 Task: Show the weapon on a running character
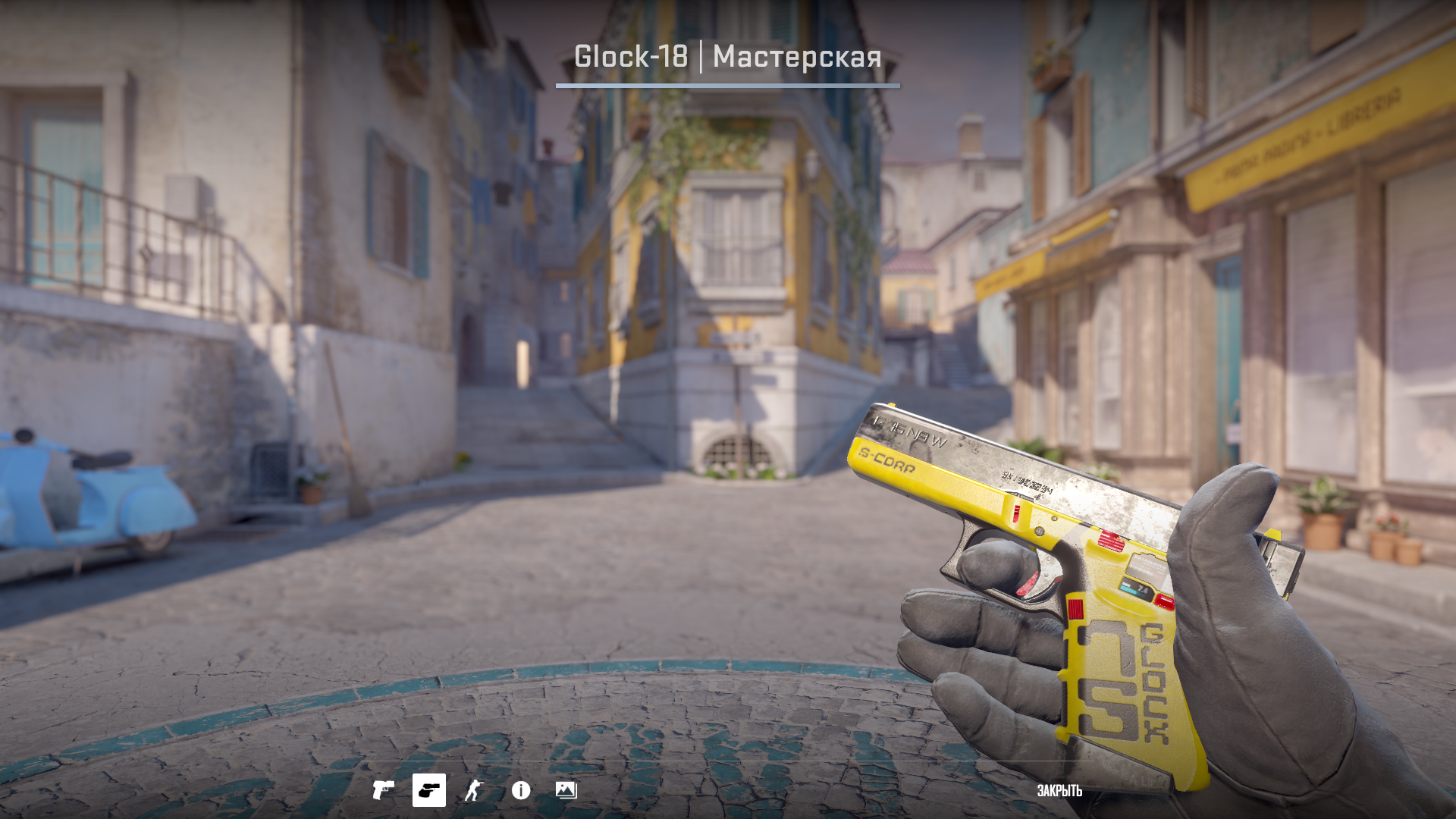(x=474, y=790)
